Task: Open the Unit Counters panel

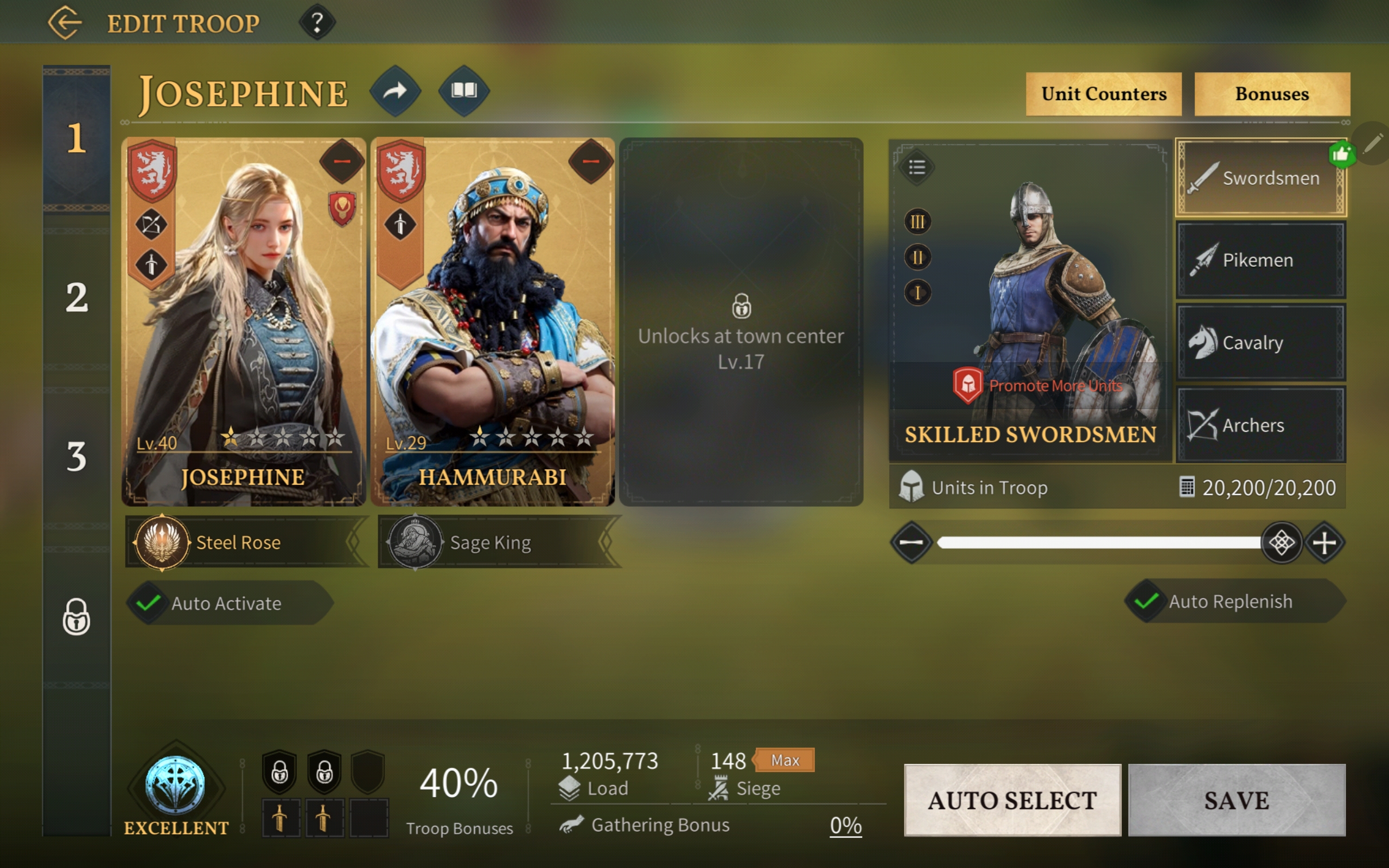Action: pos(1103,94)
